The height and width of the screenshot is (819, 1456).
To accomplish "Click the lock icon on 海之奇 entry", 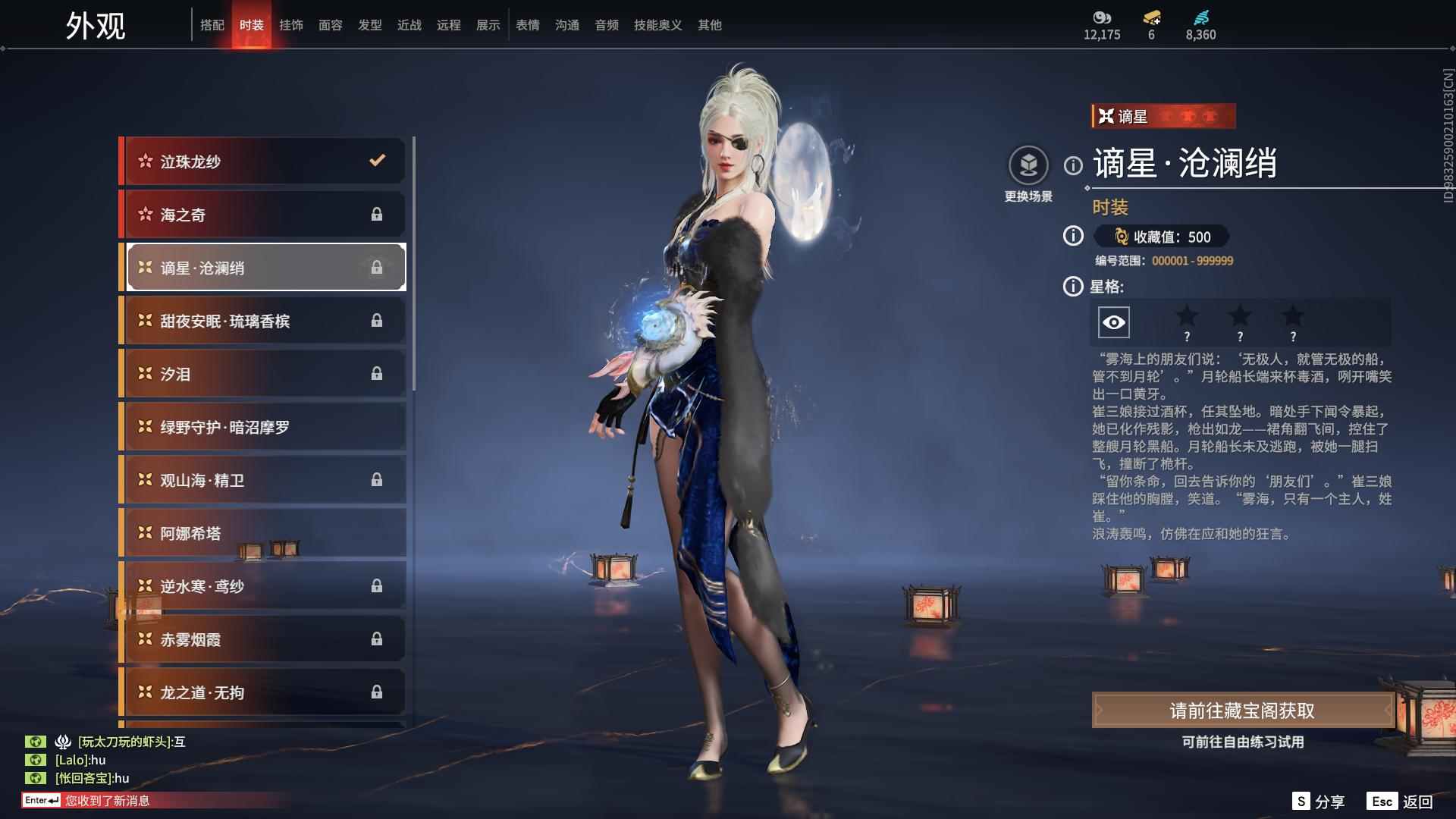I will pyautogui.click(x=377, y=215).
